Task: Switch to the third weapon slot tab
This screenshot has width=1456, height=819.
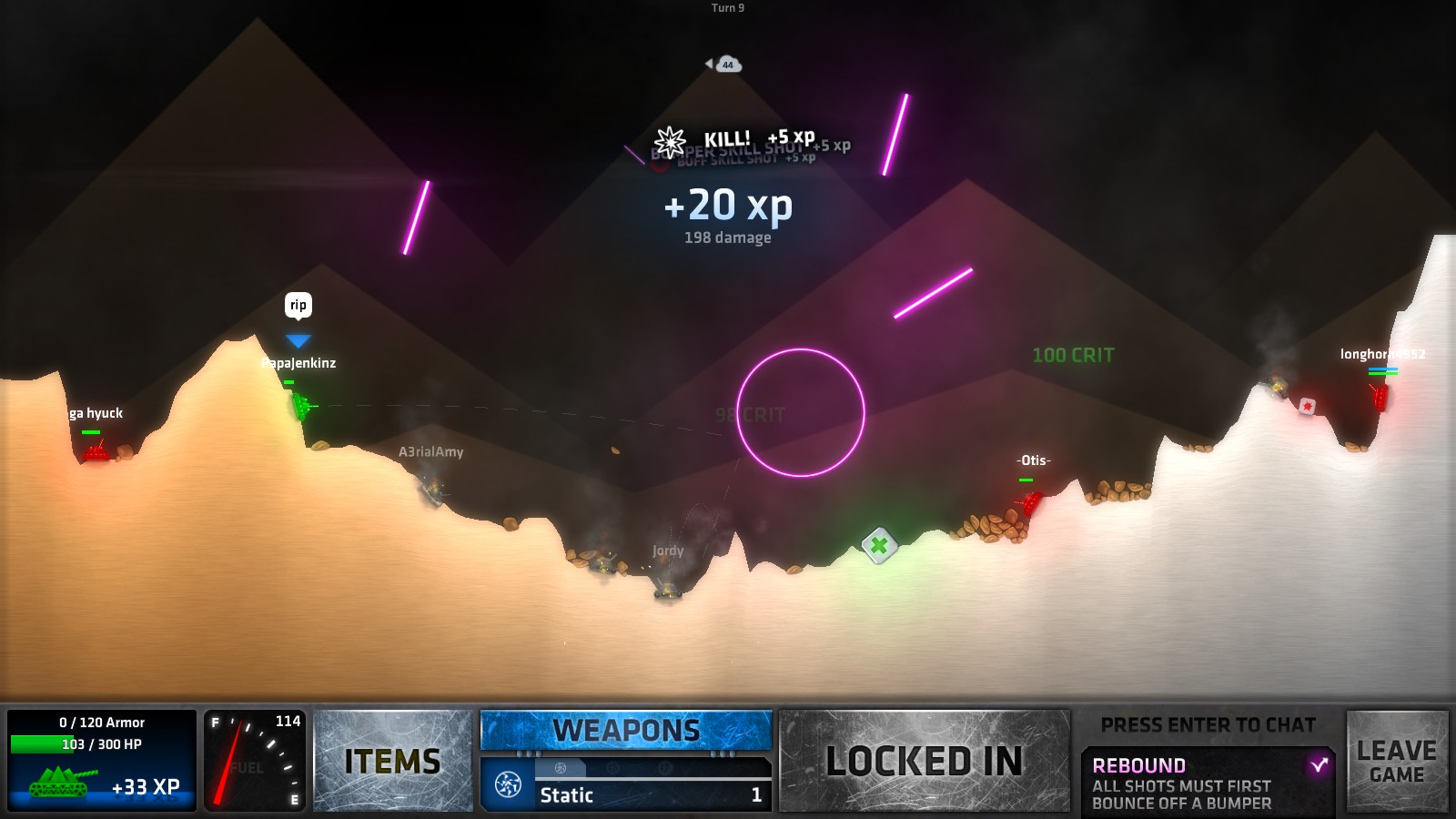Action: (663, 767)
